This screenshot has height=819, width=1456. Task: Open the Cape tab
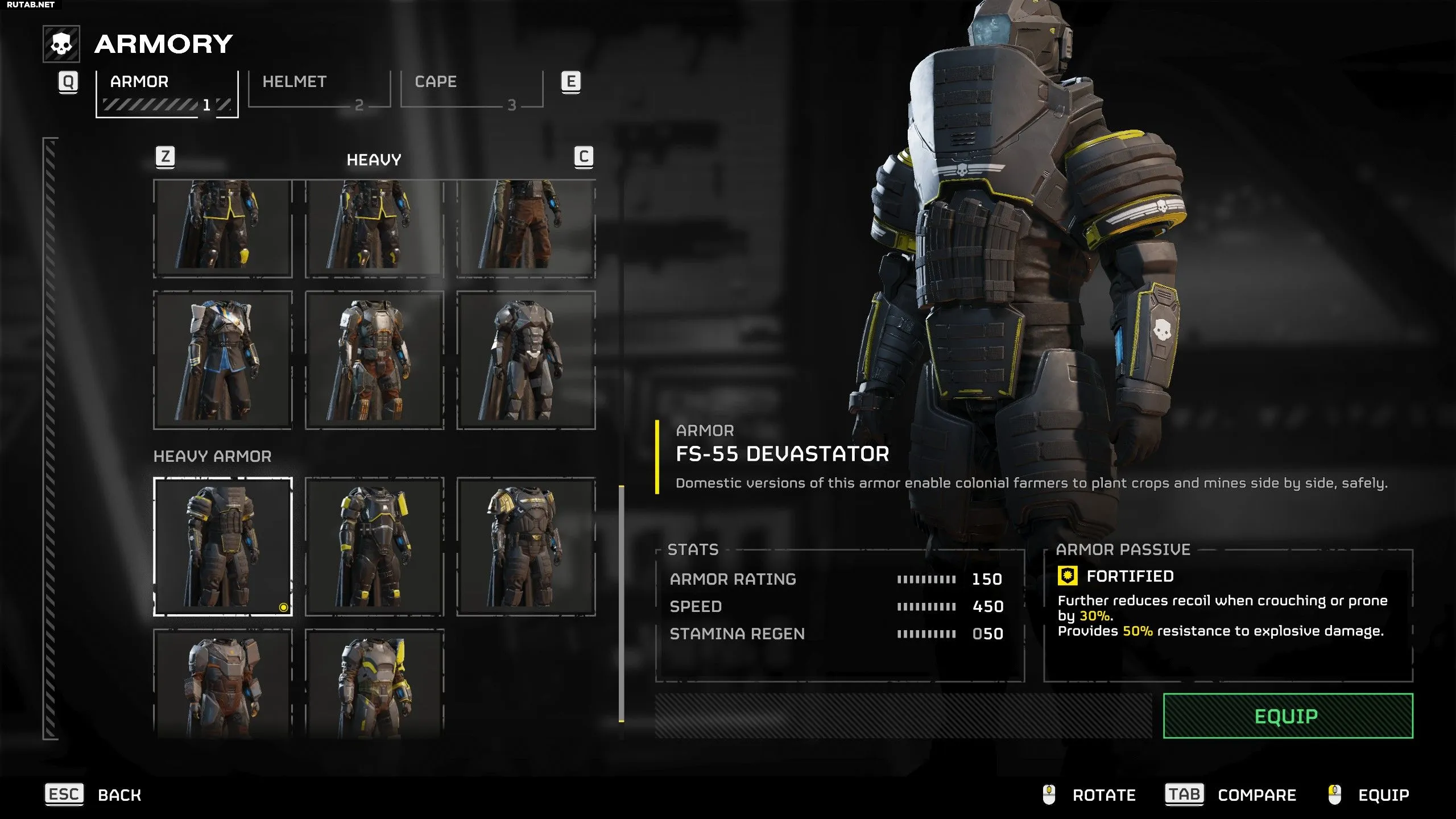click(471, 89)
